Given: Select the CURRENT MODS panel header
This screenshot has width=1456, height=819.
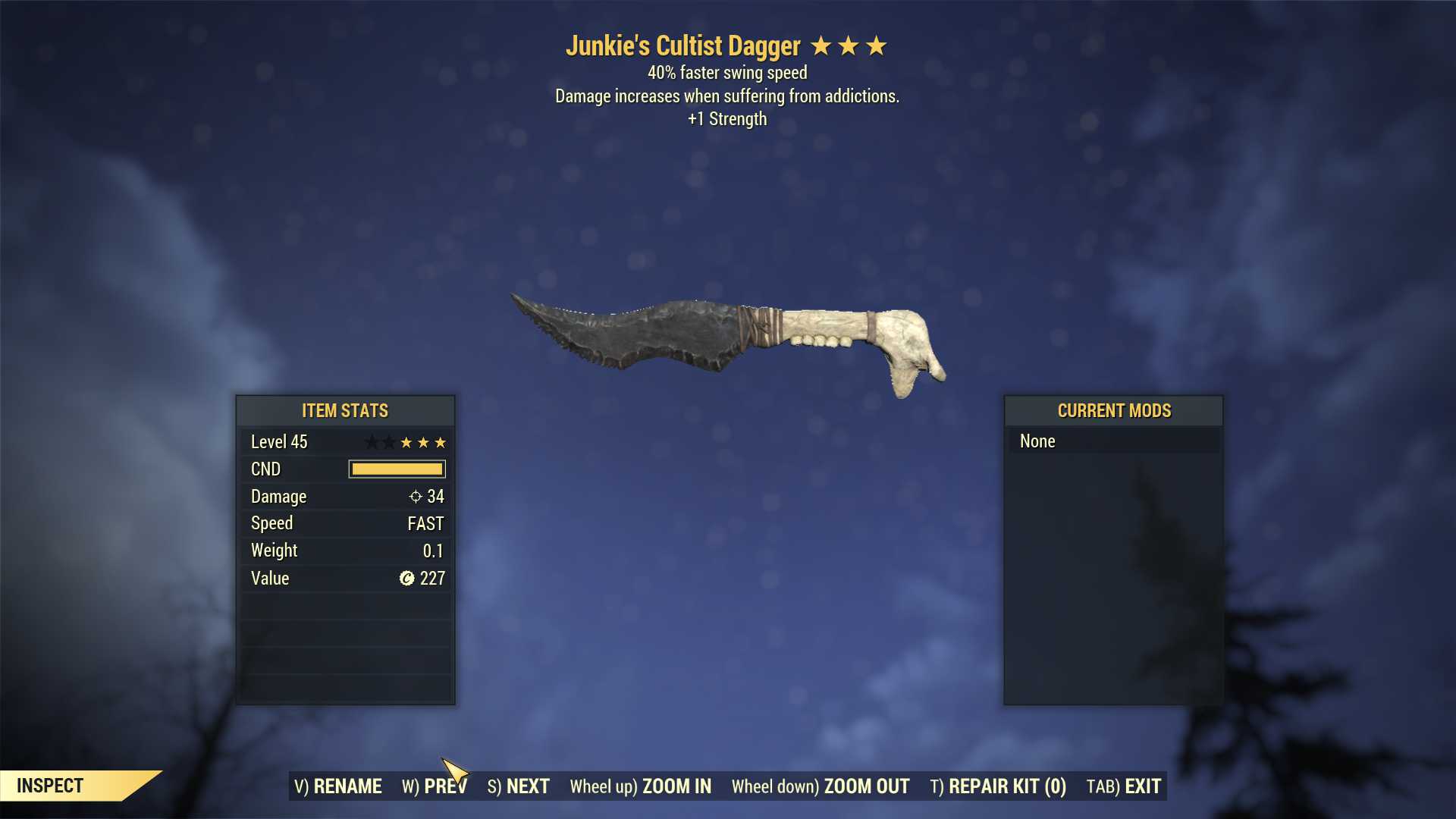Looking at the screenshot, I should [x=1113, y=411].
